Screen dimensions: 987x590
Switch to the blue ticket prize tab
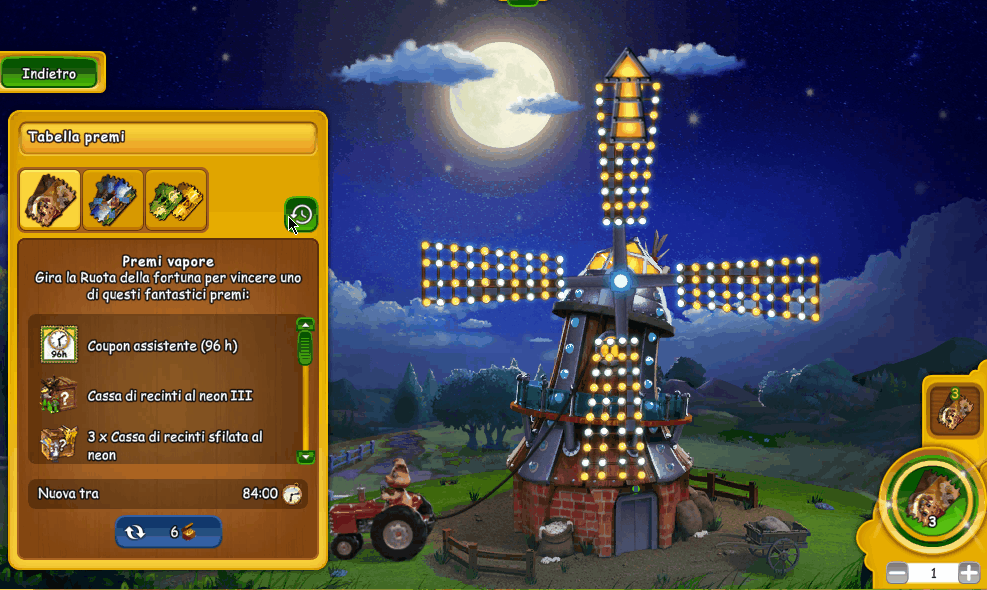[x=113, y=200]
